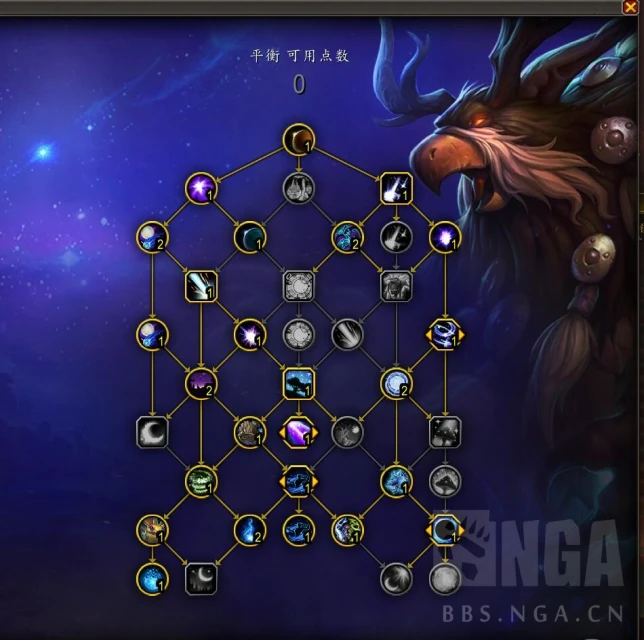This screenshot has height=640, width=644.
Task: Select the square night tree talent
Action: [x=298, y=382]
